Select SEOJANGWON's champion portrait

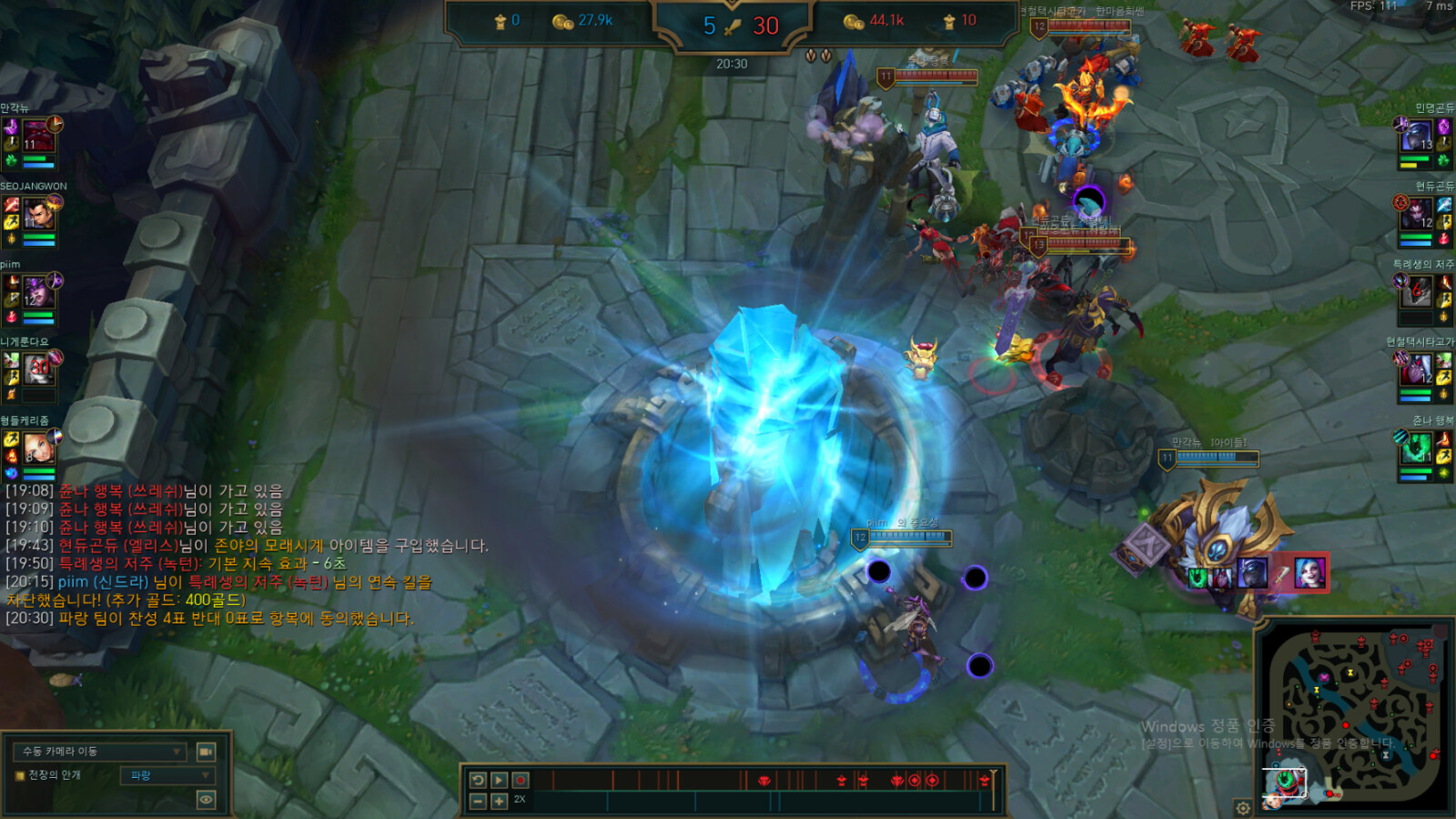[x=38, y=215]
